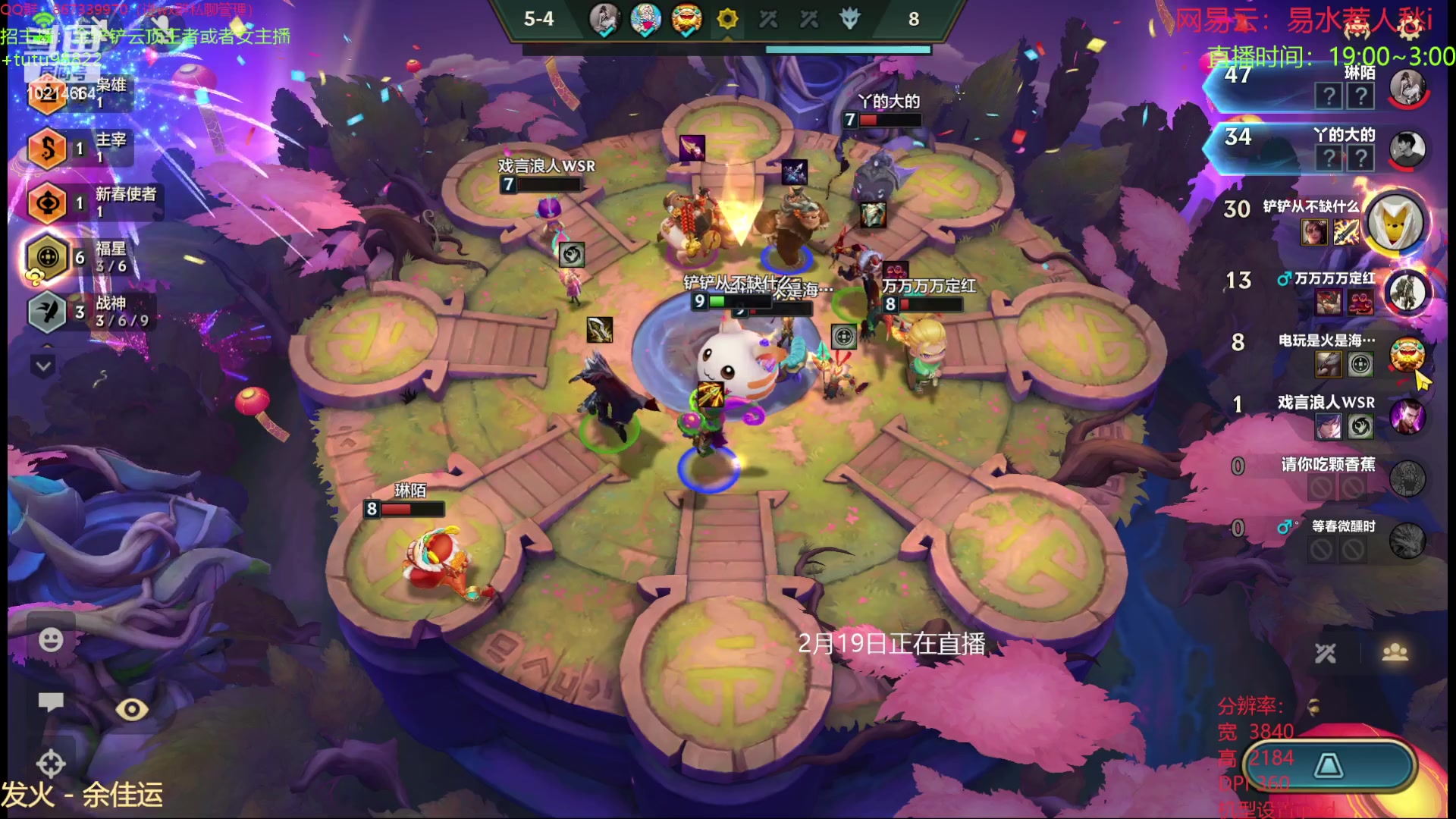Open the settings gear icon
Image resolution: width=1456 pixels, height=819 pixels.
pos(1410,29)
